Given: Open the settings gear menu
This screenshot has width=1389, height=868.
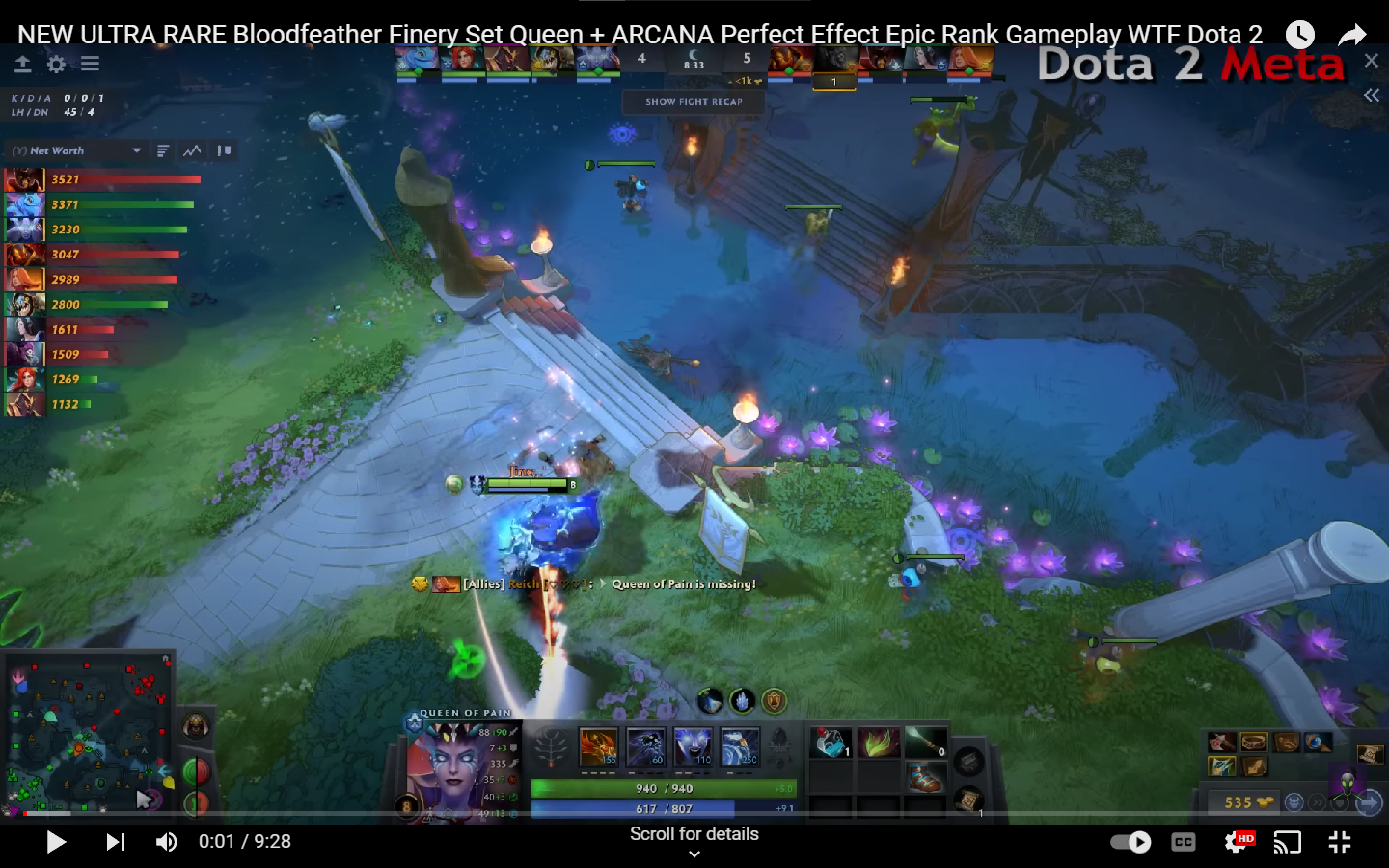Looking at the screenshot, I should [x=56, y=65].
